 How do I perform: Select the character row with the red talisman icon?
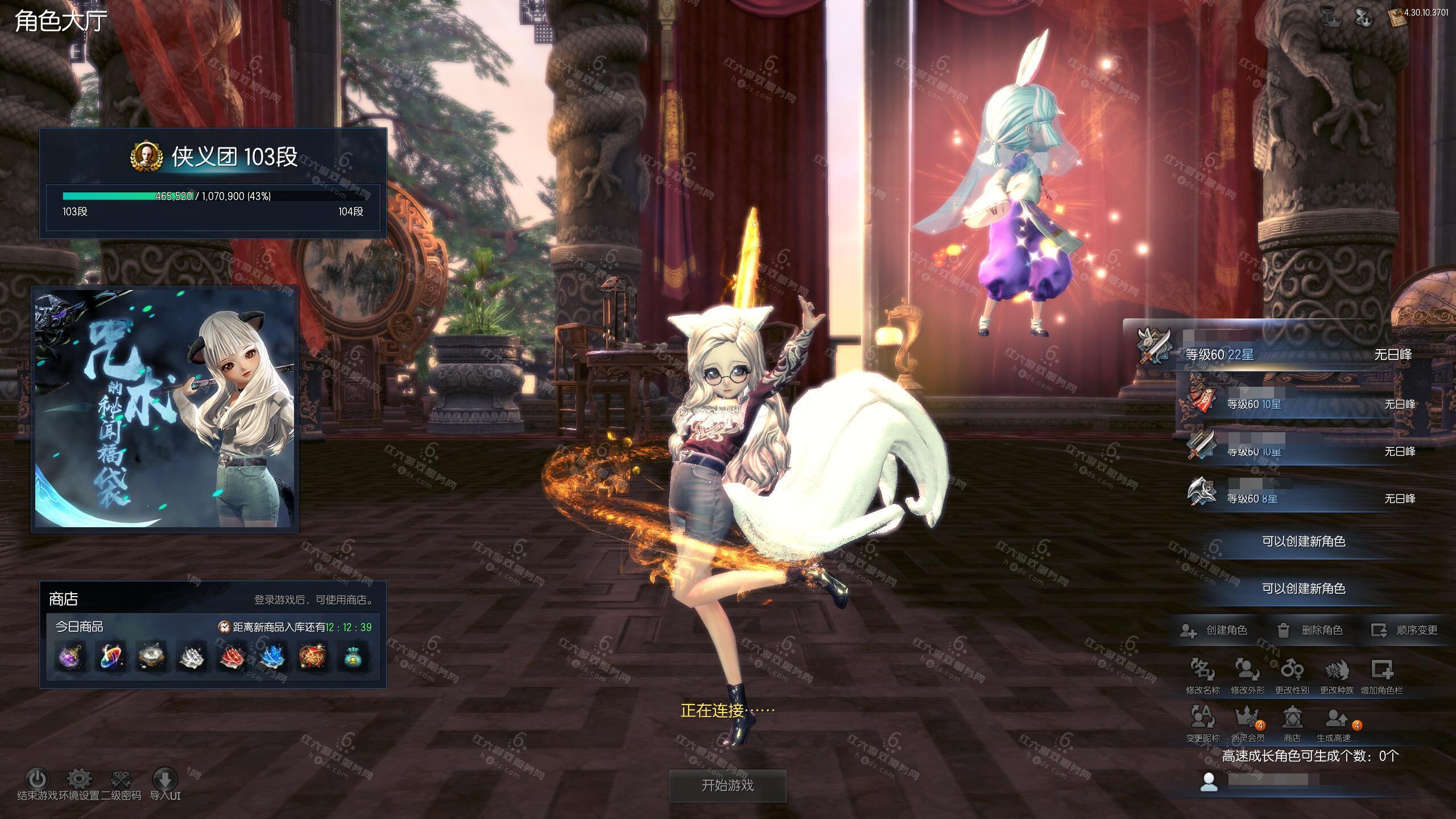tap(1302, 404)
